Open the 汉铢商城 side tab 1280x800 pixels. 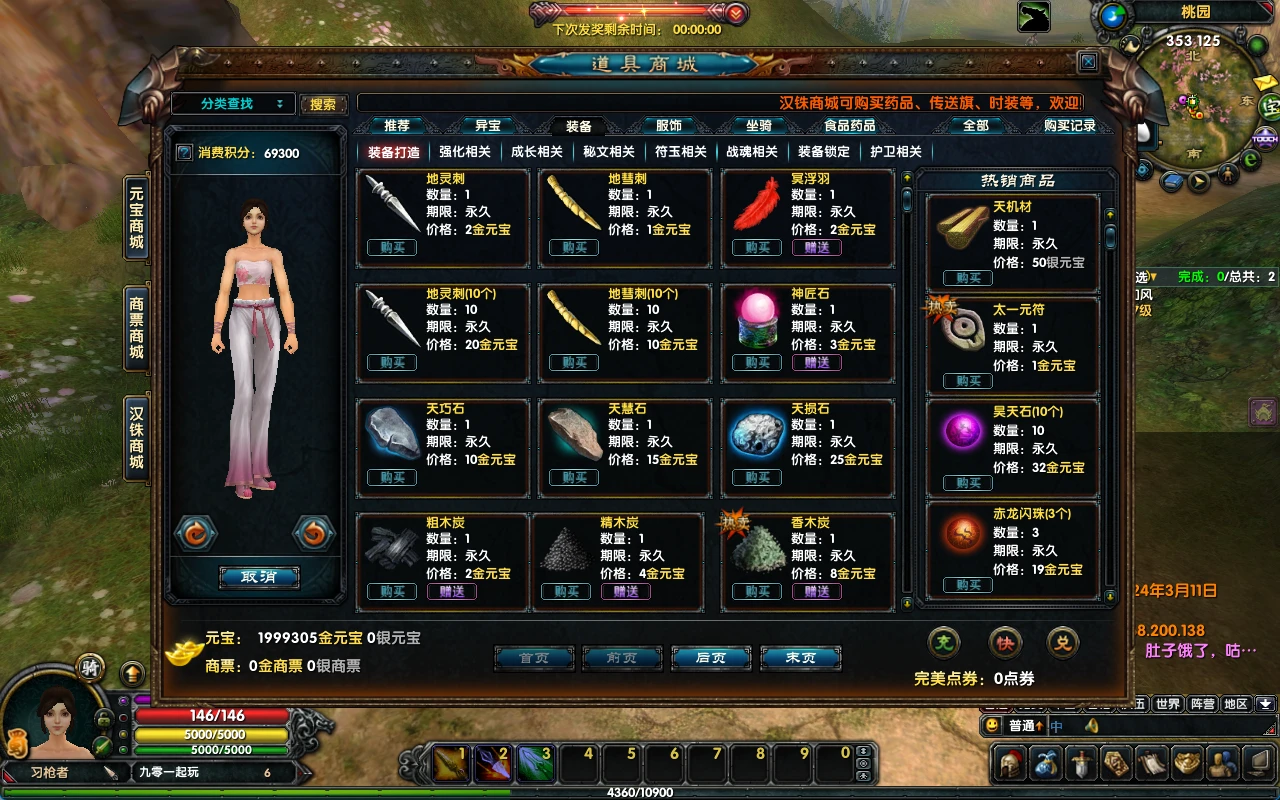[x=136, y=437]
